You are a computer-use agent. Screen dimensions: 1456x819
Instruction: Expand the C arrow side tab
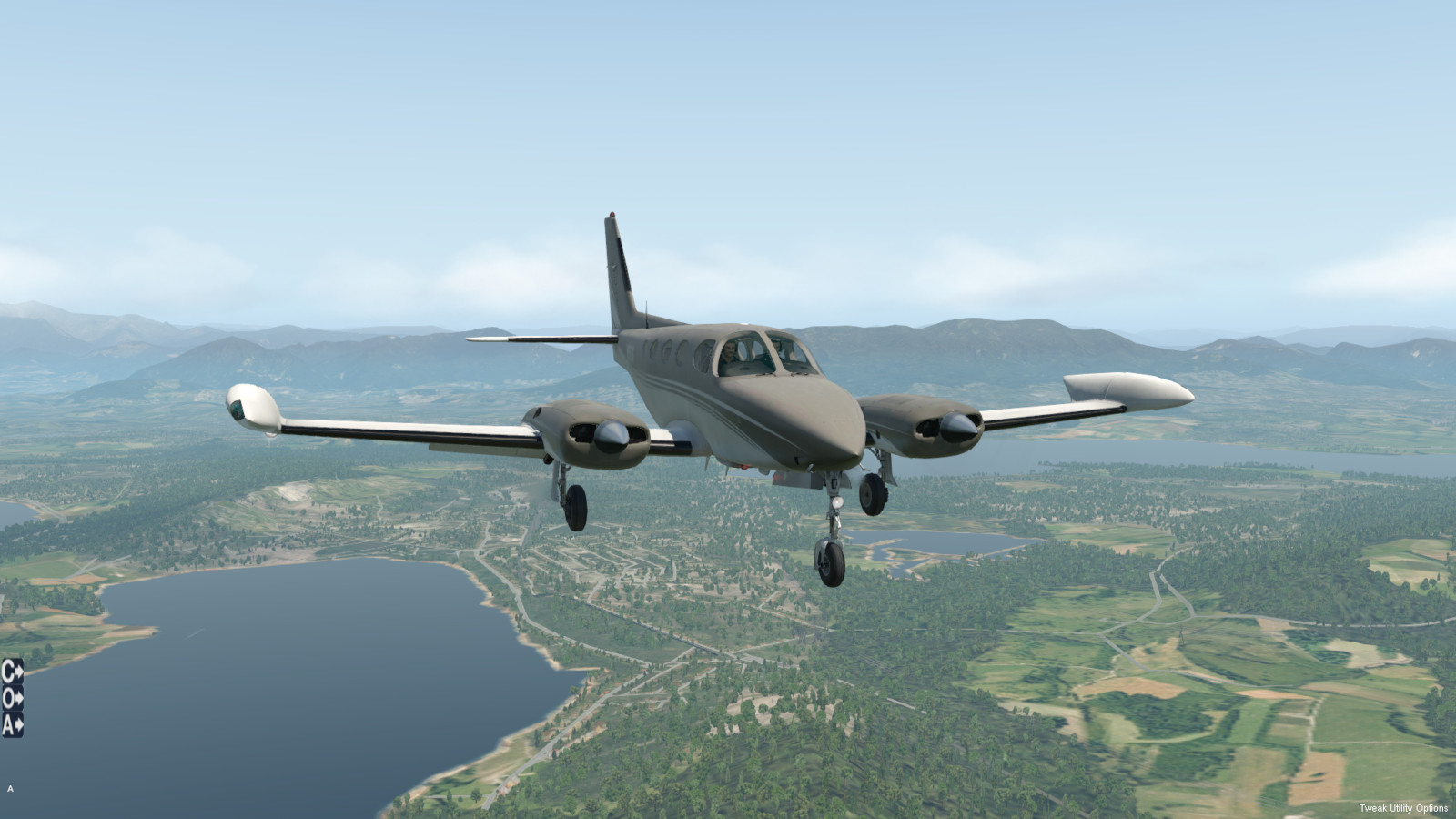tap(12, 672)
